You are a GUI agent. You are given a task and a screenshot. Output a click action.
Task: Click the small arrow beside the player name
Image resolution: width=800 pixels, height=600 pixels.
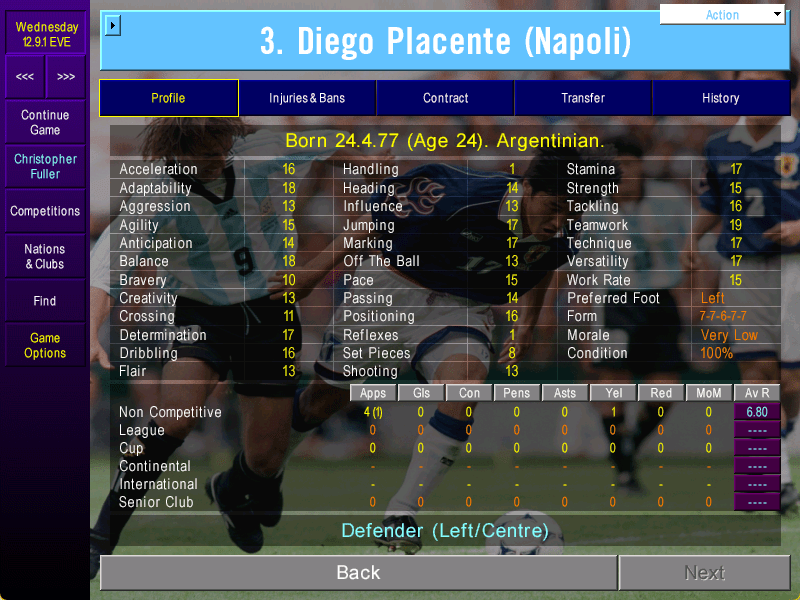(112, 25)
